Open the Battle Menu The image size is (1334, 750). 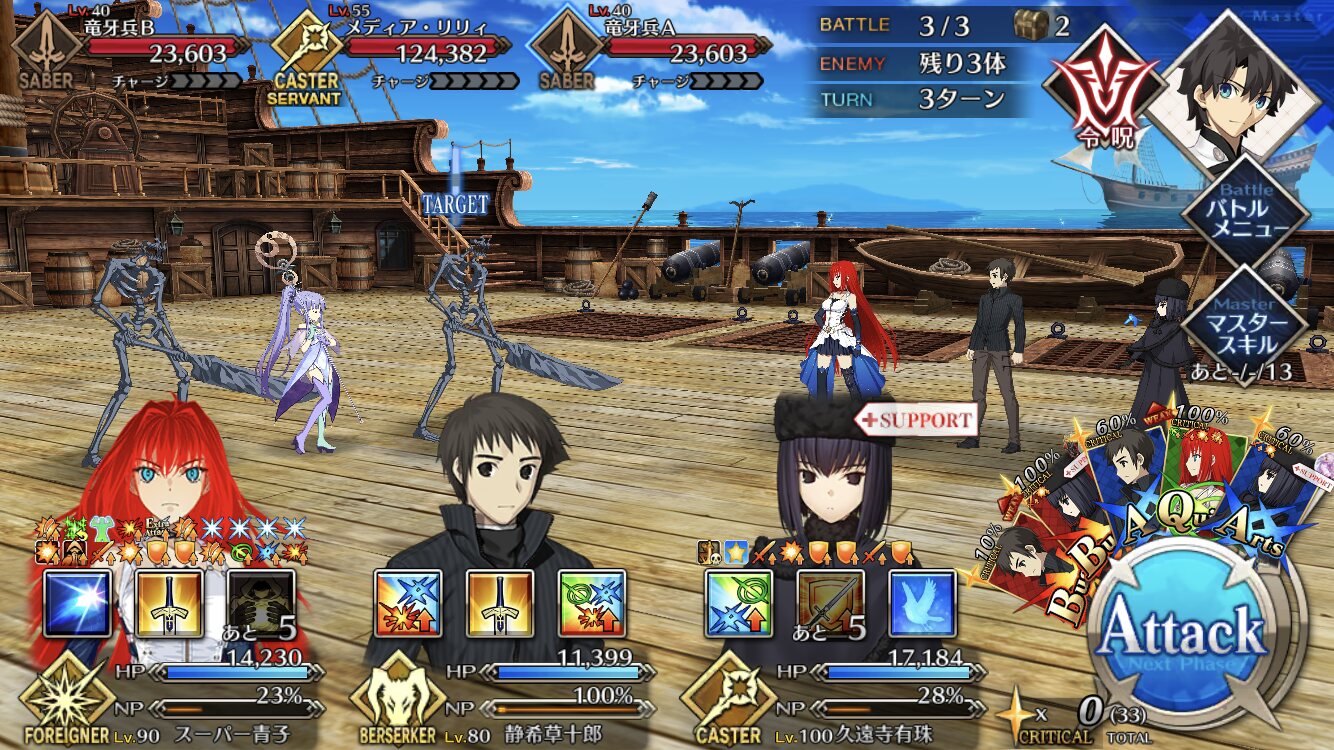coord(1244,209)
